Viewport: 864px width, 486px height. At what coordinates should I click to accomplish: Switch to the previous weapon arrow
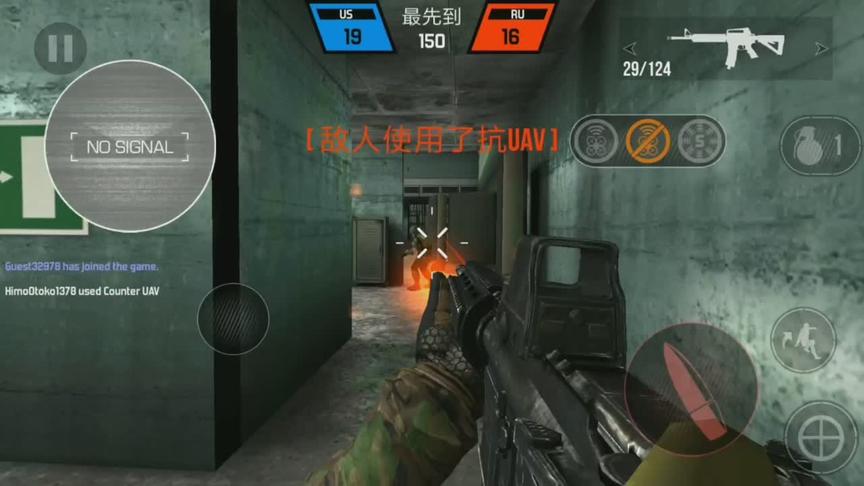[x=630, y=47]
